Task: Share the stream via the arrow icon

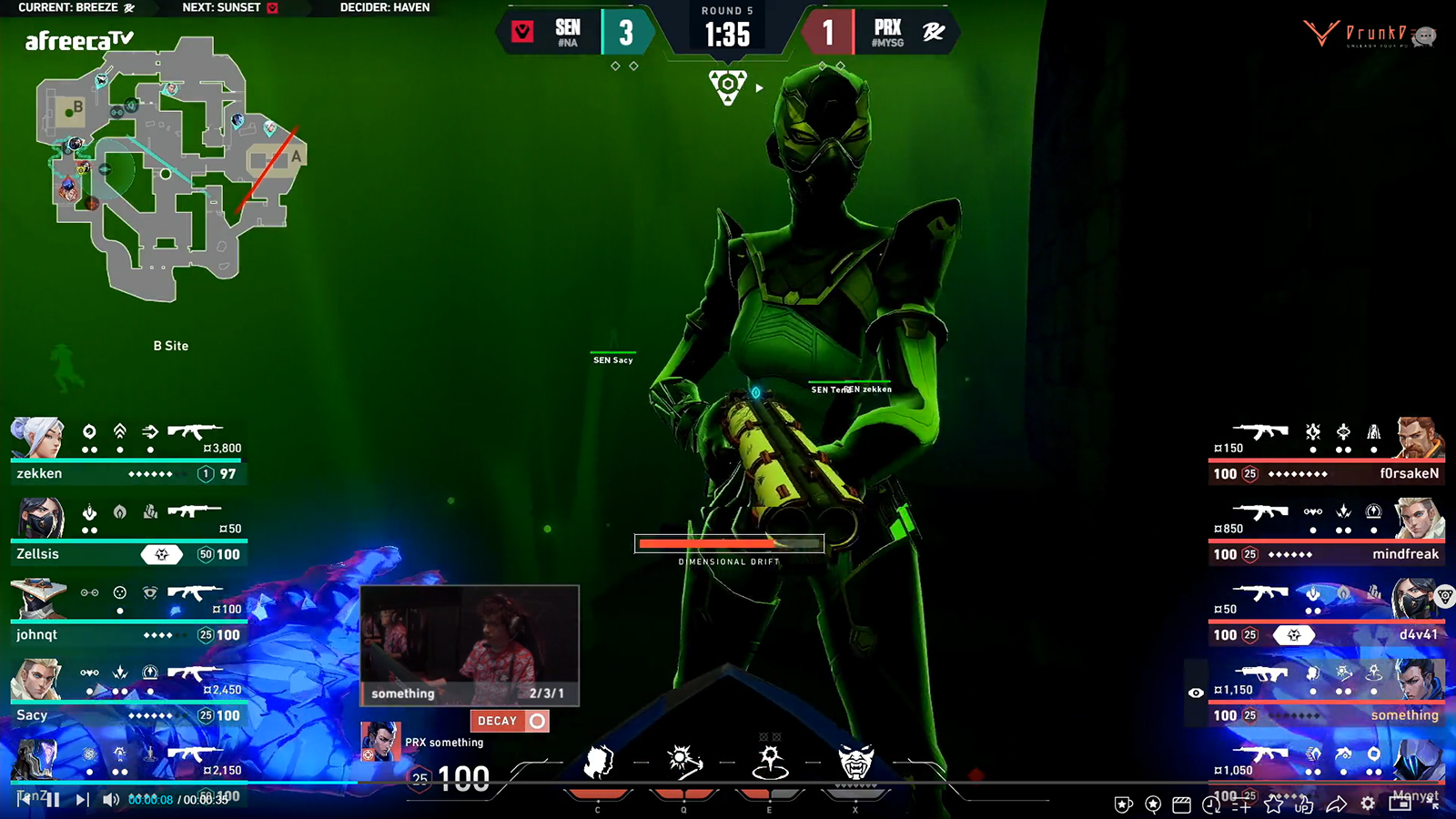Action: 1335,805
